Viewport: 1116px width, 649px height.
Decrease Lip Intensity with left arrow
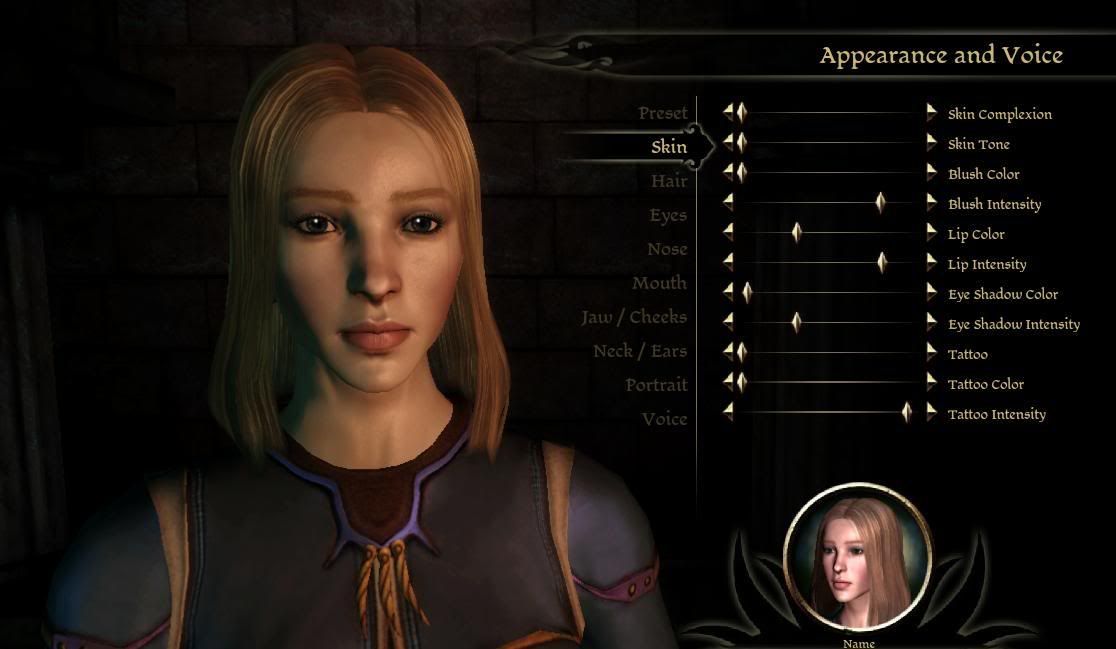[728, 263]
